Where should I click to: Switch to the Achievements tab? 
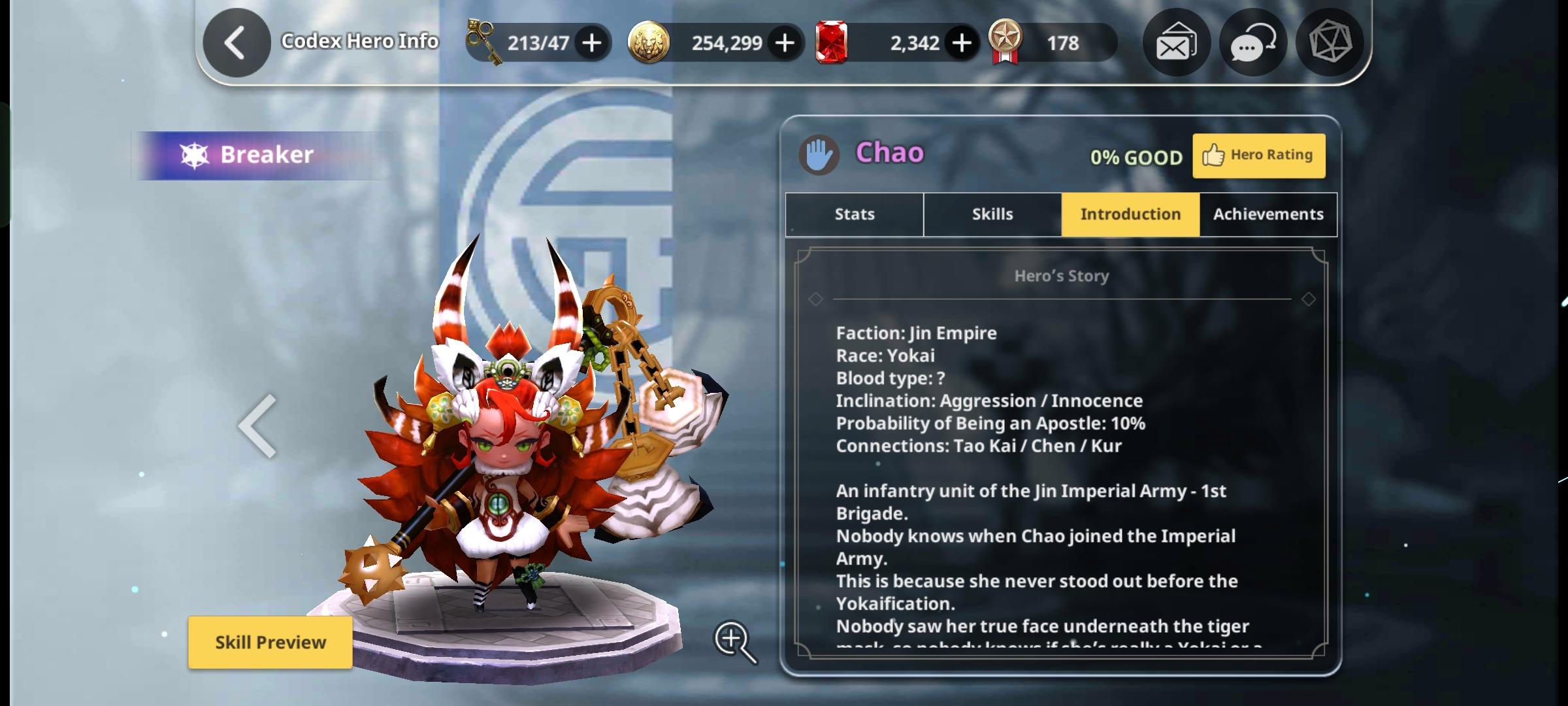(x=1267, y=214)
